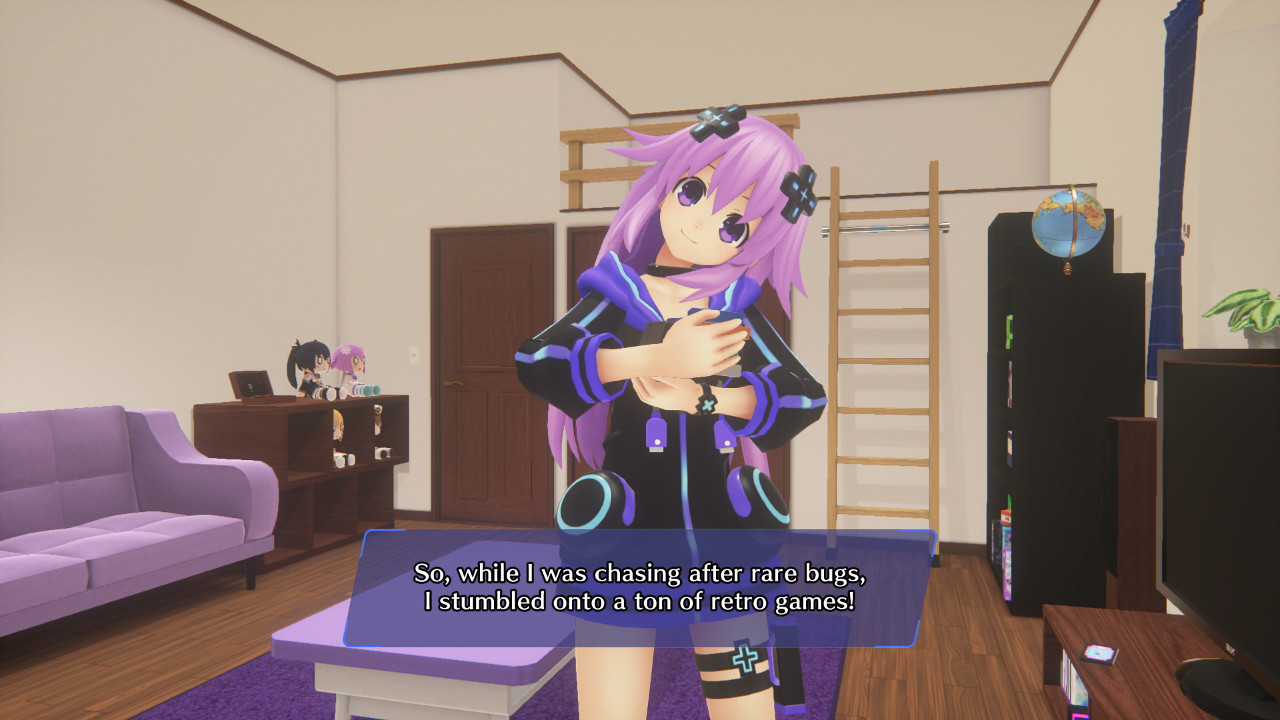This screenshot has height=720, width=1280.
Task: Select the teal cross badge on Neptune's thigh strap
Action: [x=744, y=660]
